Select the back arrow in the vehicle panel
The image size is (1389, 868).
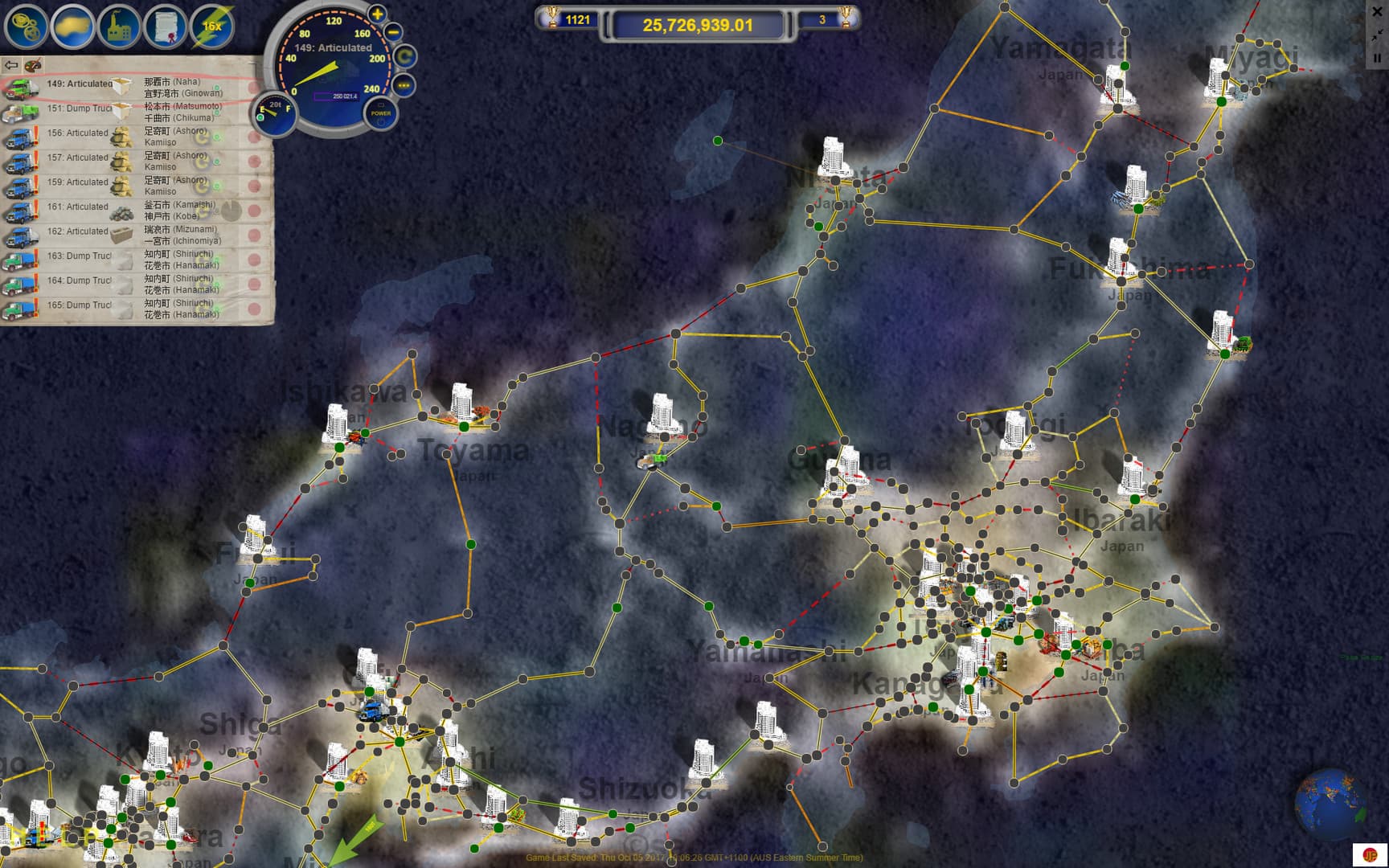pyautogui.click(x=11, y=65)
